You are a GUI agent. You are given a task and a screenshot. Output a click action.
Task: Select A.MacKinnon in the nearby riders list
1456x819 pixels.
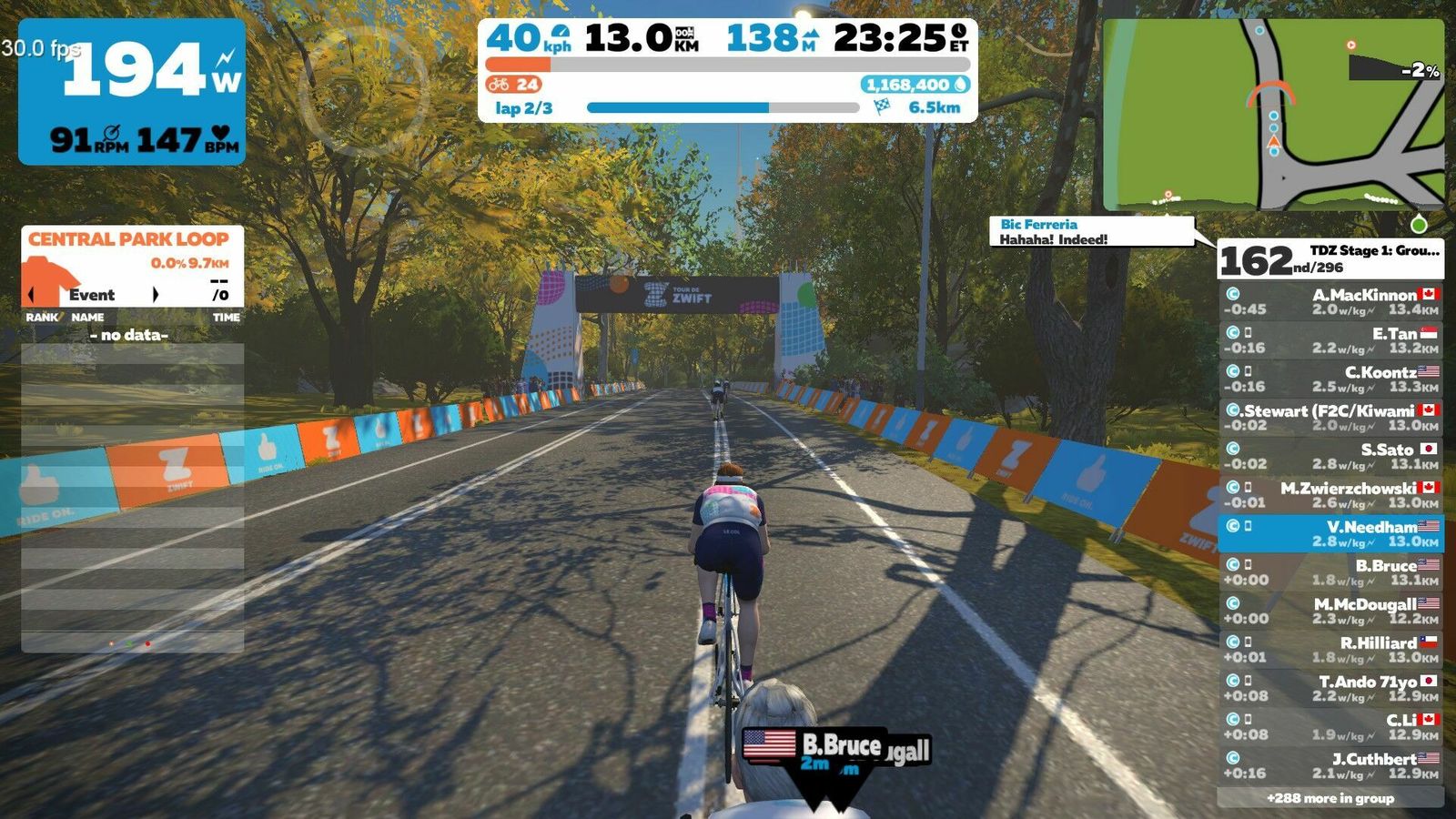[x=1330, y=301]
